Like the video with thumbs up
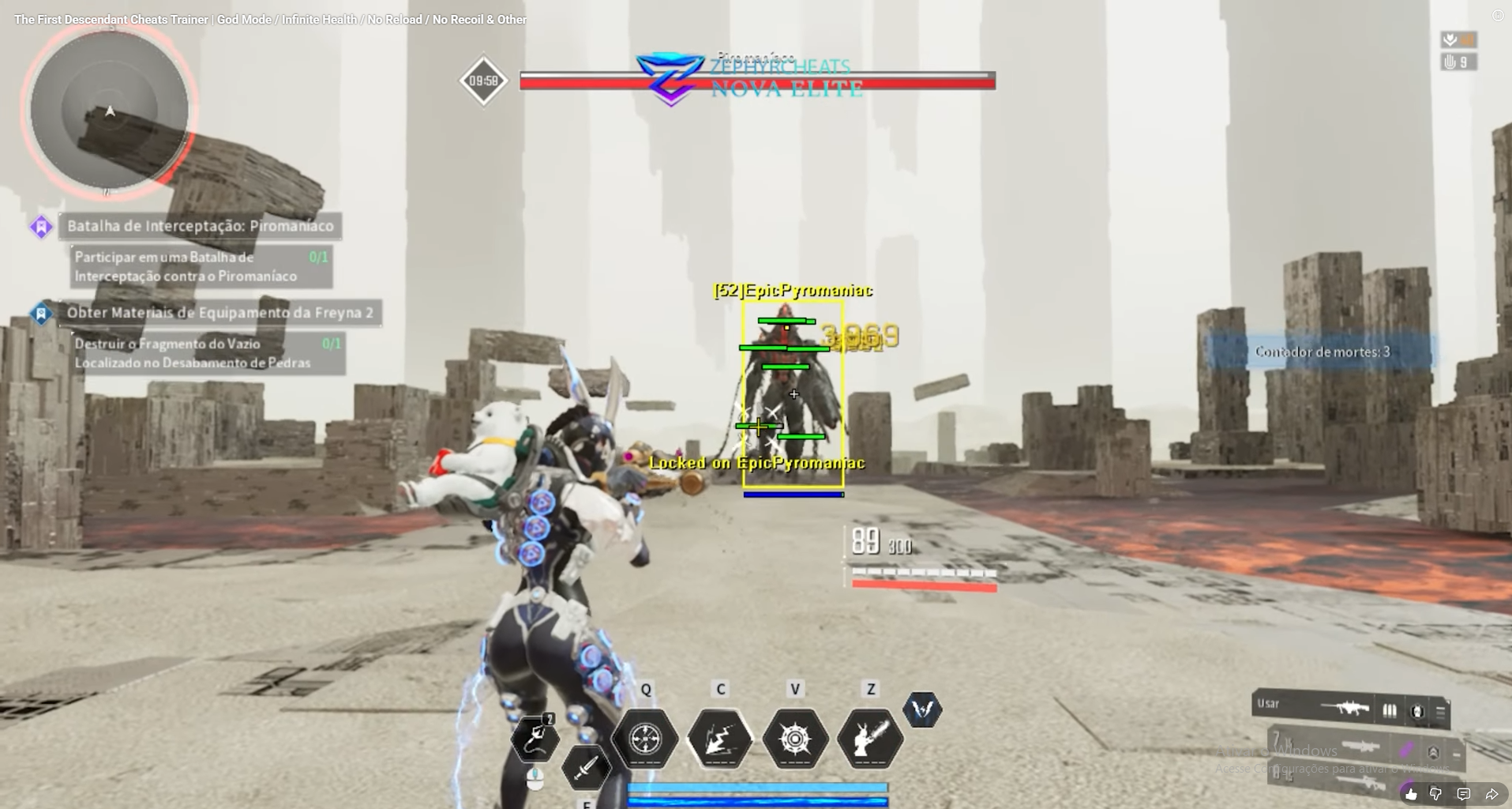Viewport: 1512px width, 809px height. point(1411,794)
